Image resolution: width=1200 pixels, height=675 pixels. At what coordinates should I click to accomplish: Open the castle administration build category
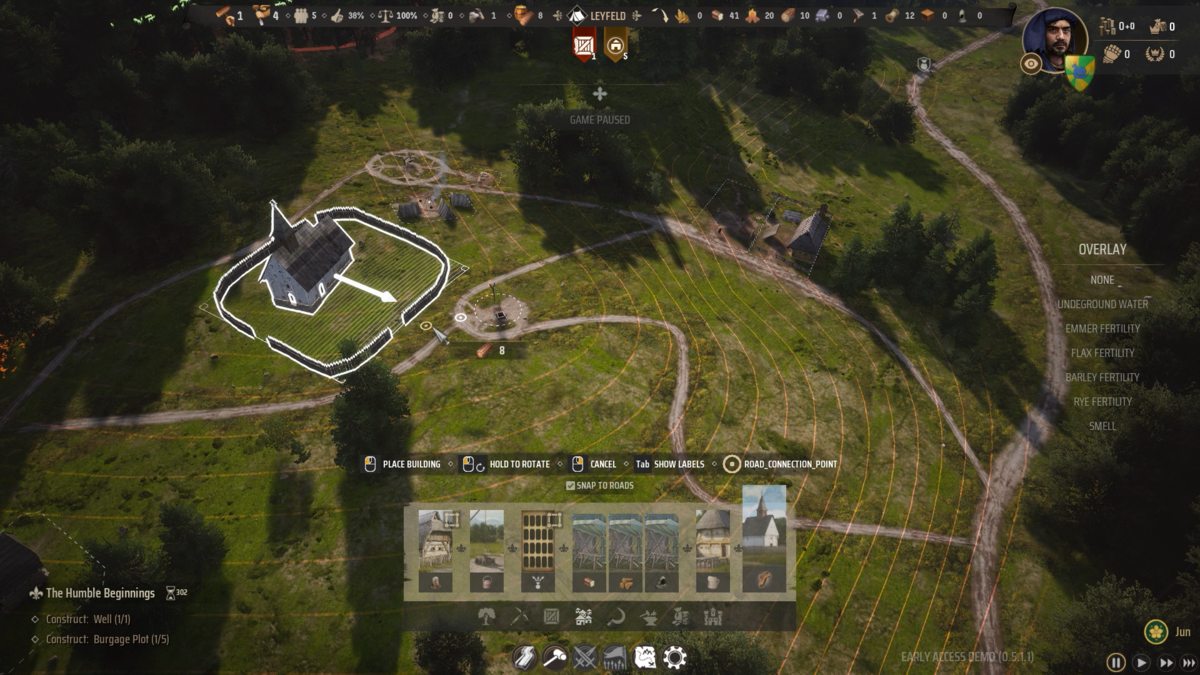click(x=713, y=617)
